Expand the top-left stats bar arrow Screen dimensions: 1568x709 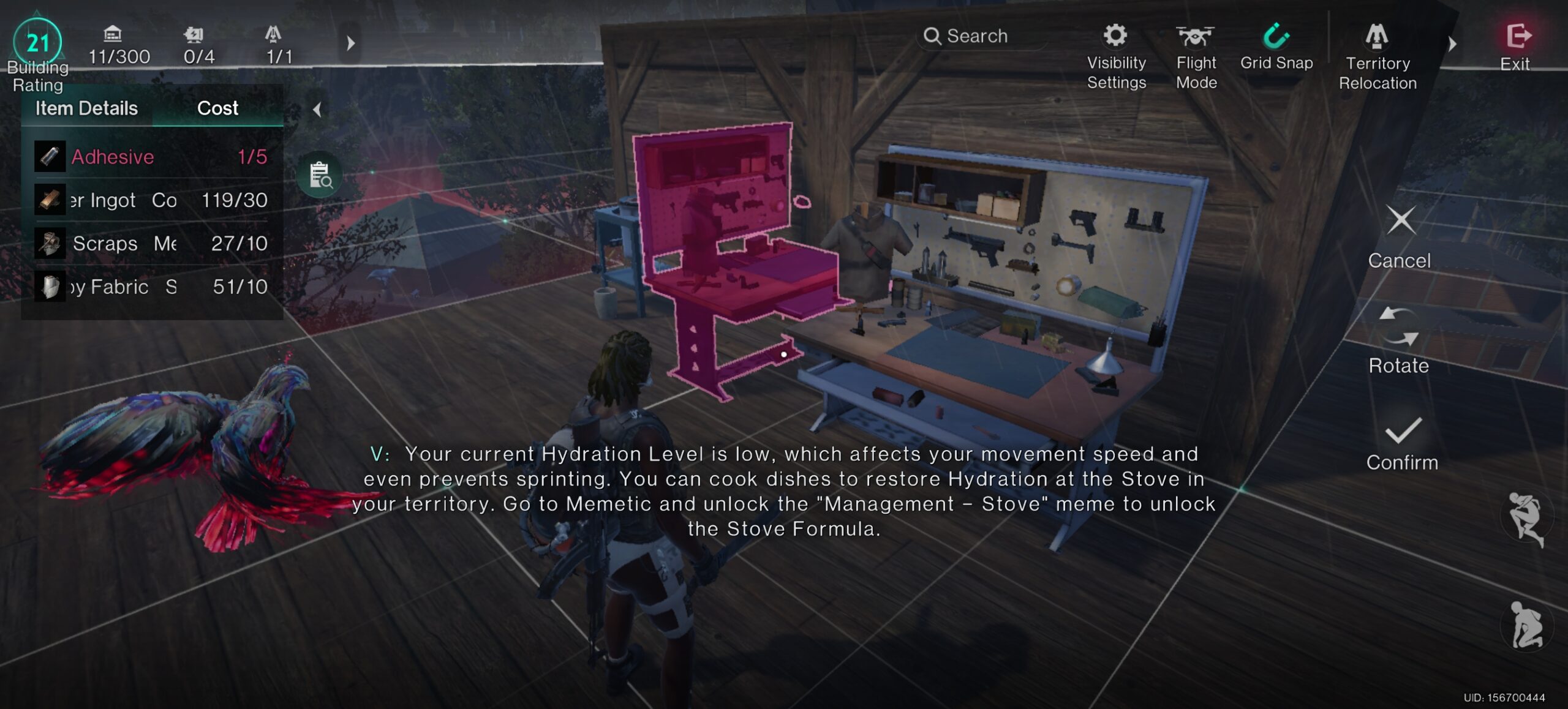(x=350, y=43)
